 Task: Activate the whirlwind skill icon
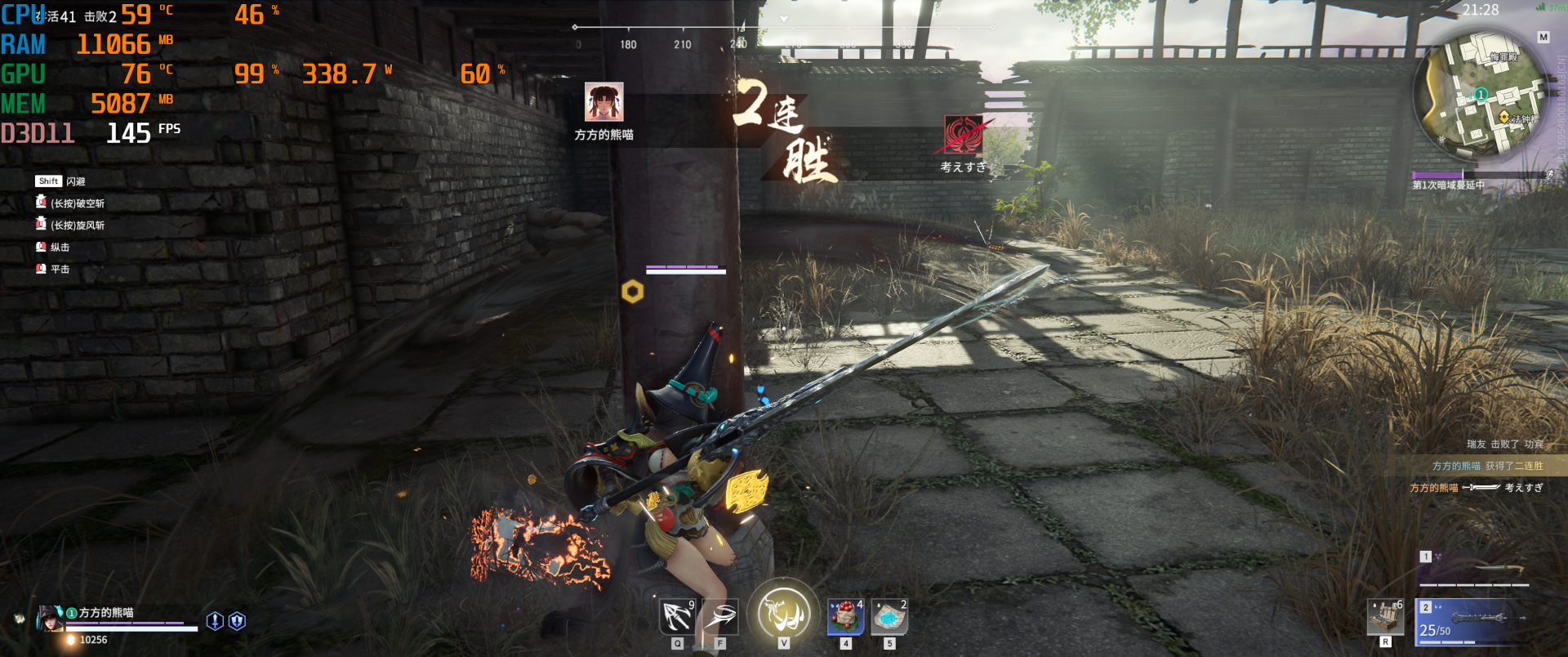point(720,617)
